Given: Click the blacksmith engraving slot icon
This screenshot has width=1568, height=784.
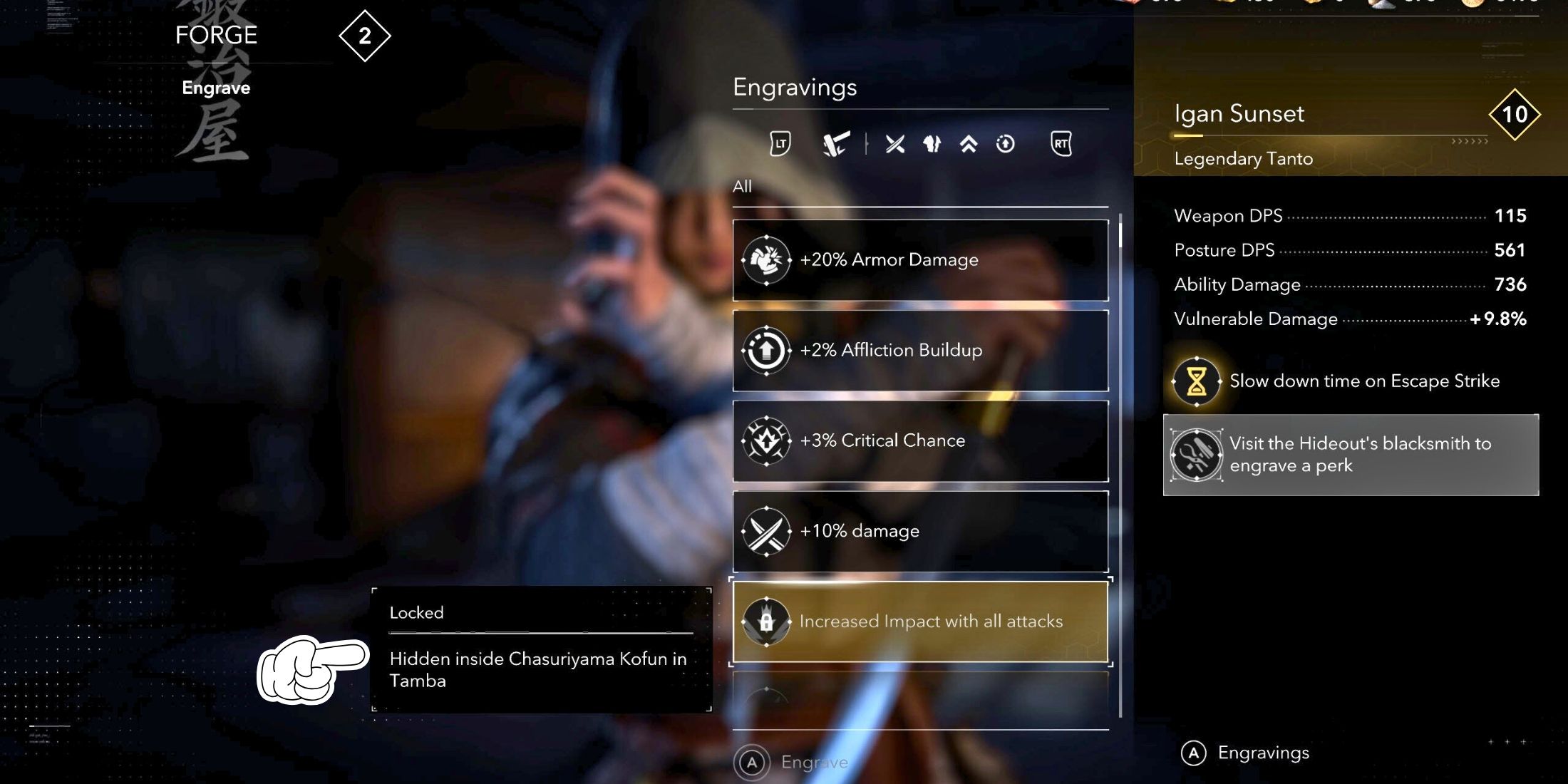Looking at the screenshot, I should pos(1196,454).
